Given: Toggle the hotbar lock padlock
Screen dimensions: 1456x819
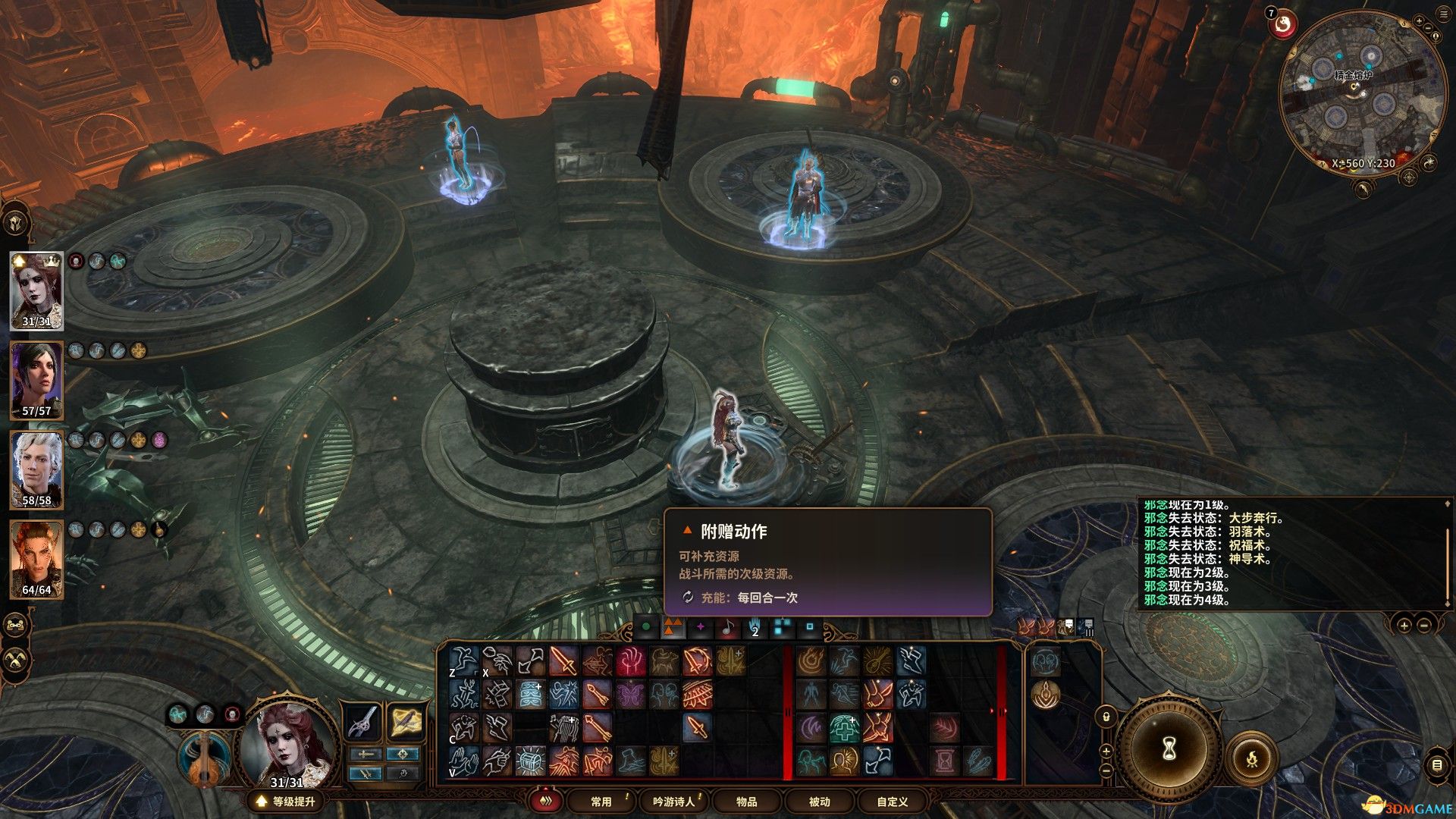Looking at the screenshot, I should tap(1106, 715).
